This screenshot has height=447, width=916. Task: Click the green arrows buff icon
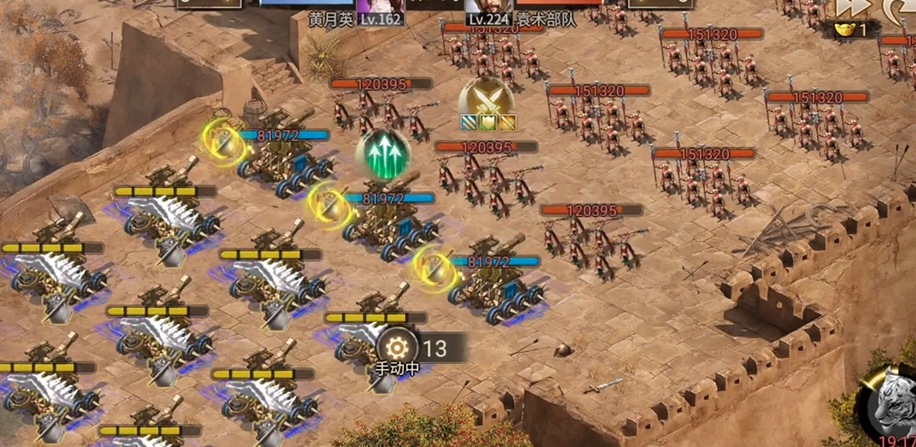point(383,157)
